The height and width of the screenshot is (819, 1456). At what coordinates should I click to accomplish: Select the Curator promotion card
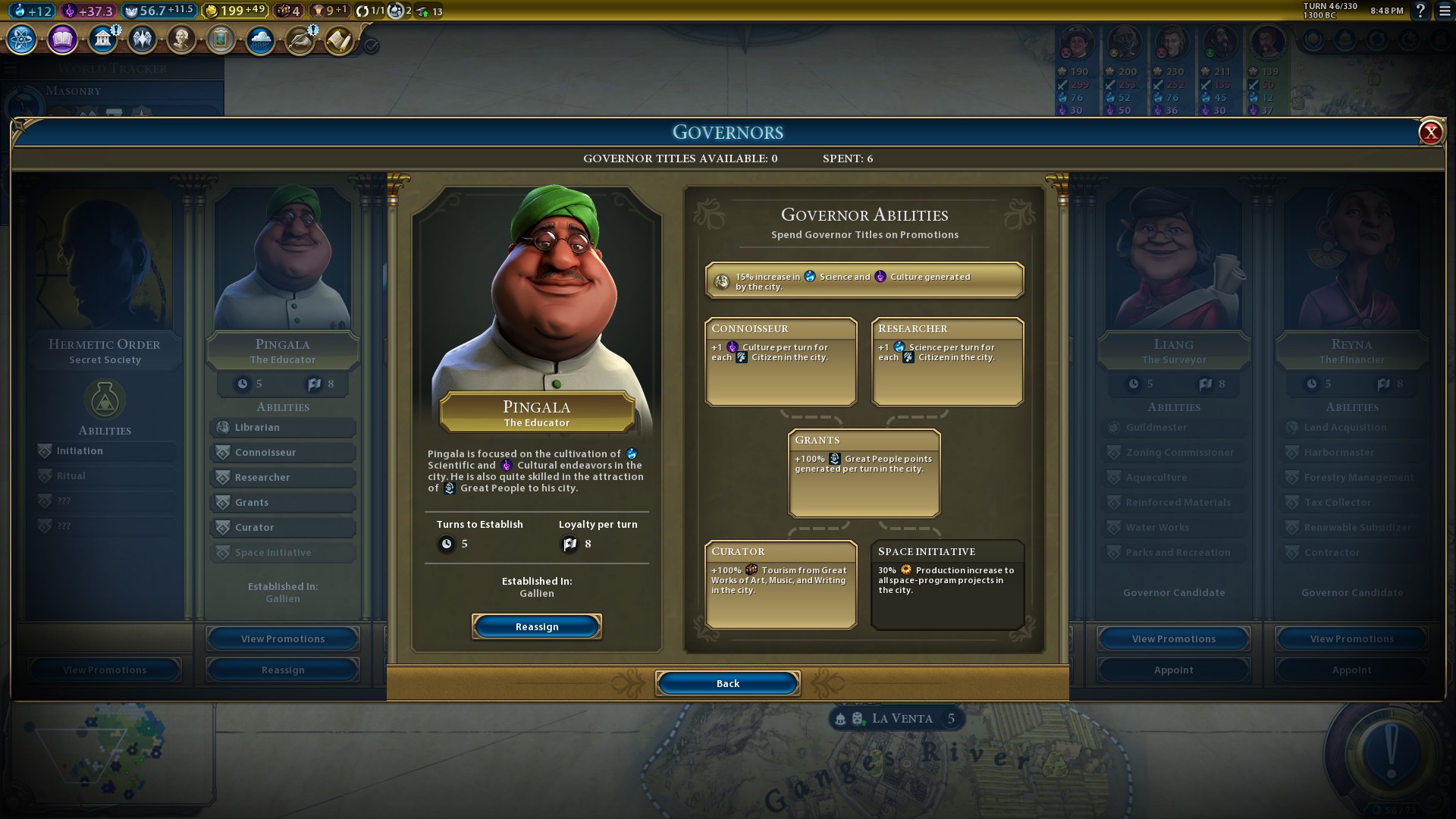[x=780, y=584]
